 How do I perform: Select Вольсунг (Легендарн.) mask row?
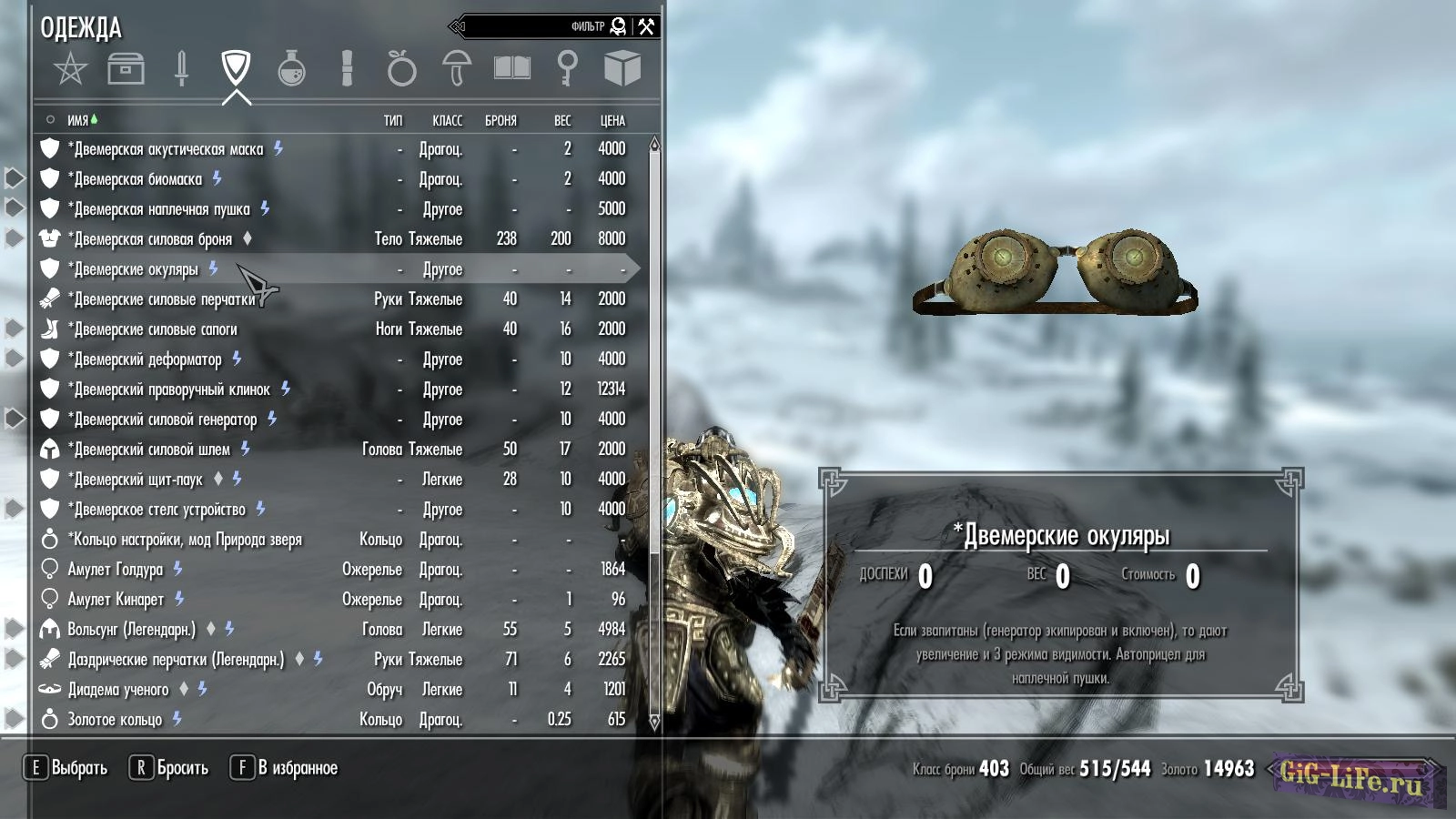tap(131, 630)
